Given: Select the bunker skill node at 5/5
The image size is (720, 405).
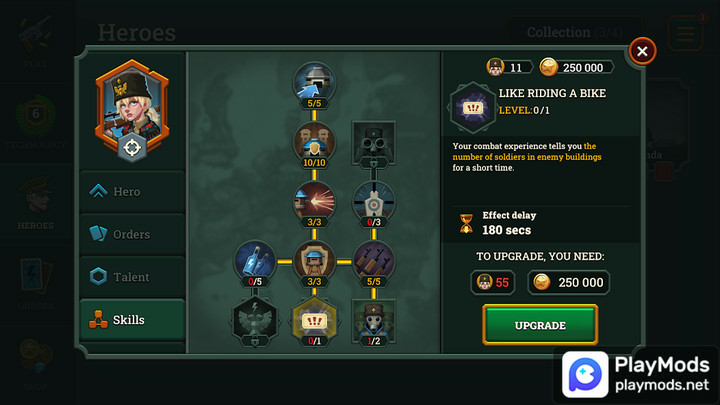Looking at the screenshot, I should pyautogui.click(x=314, y=82).
